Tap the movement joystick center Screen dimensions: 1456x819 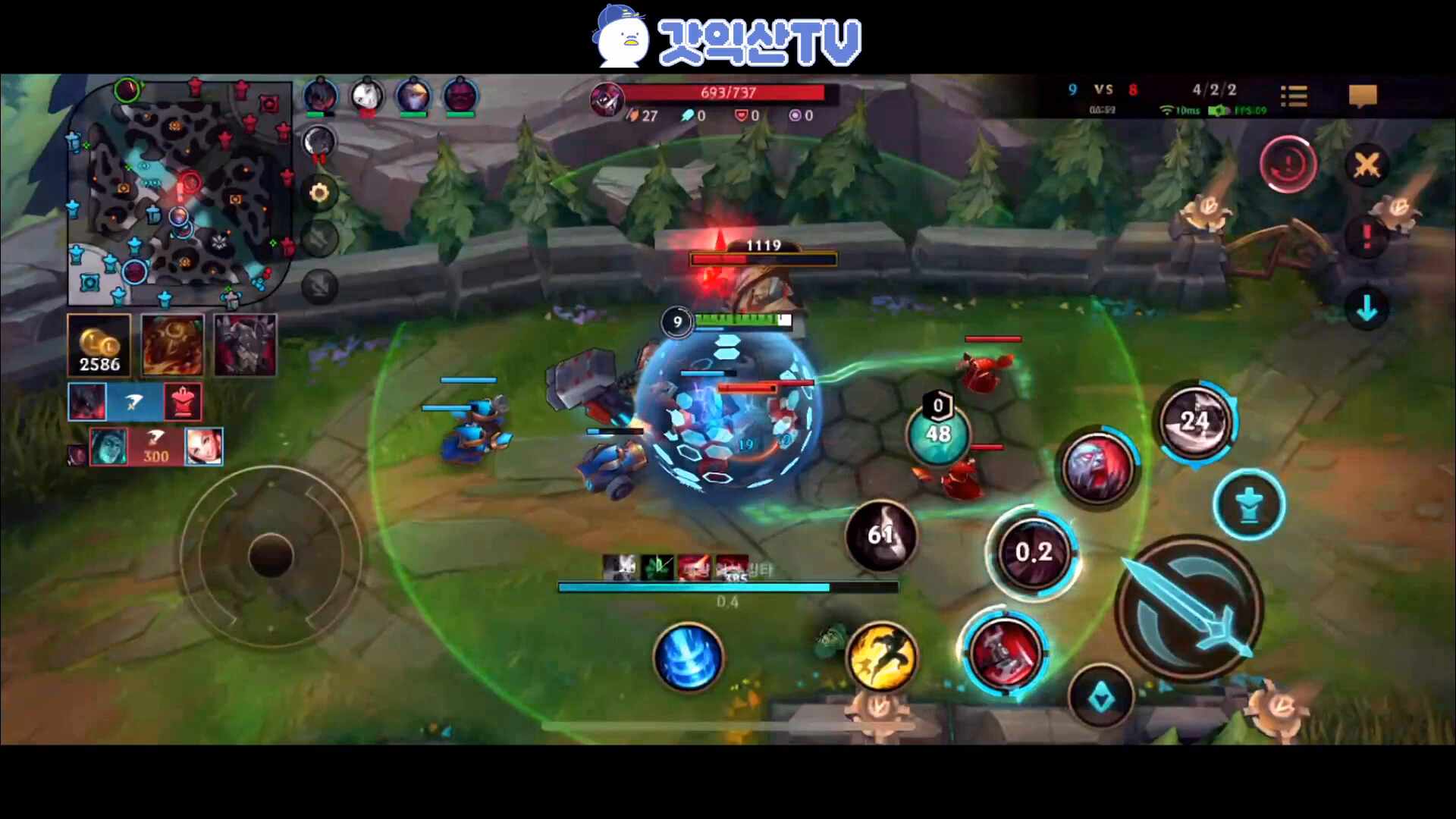(271, 556)
